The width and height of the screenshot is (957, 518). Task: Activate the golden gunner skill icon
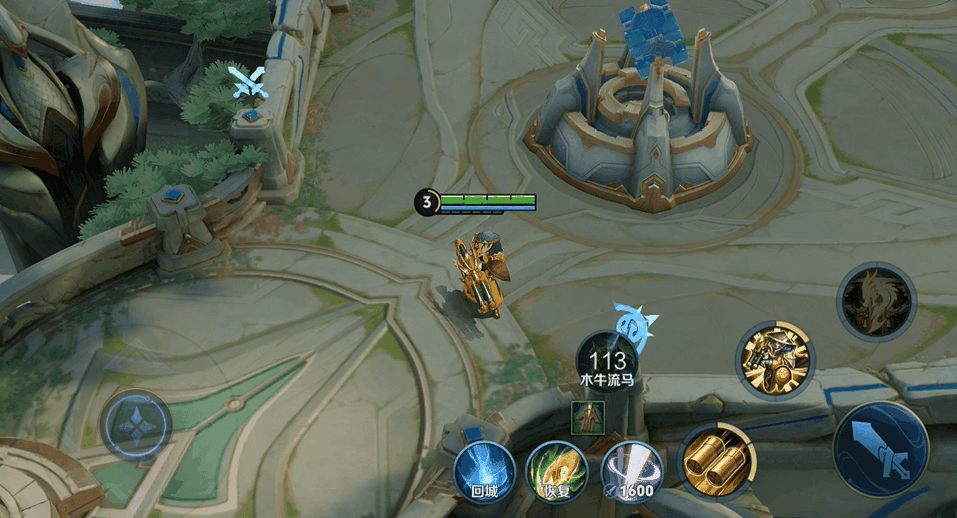coord(775,360)
